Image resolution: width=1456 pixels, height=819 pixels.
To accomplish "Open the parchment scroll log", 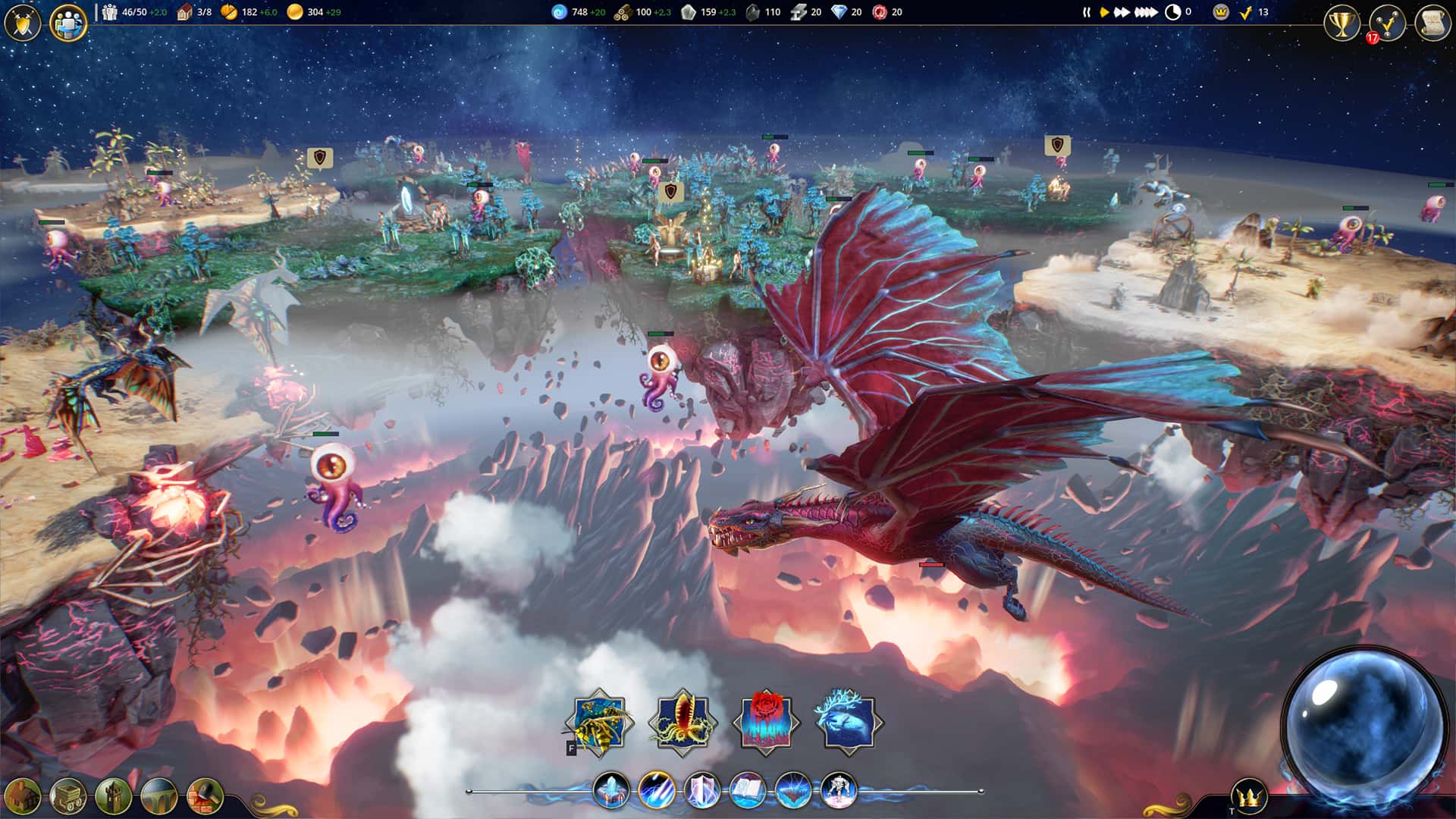I will click(1432, 24).
